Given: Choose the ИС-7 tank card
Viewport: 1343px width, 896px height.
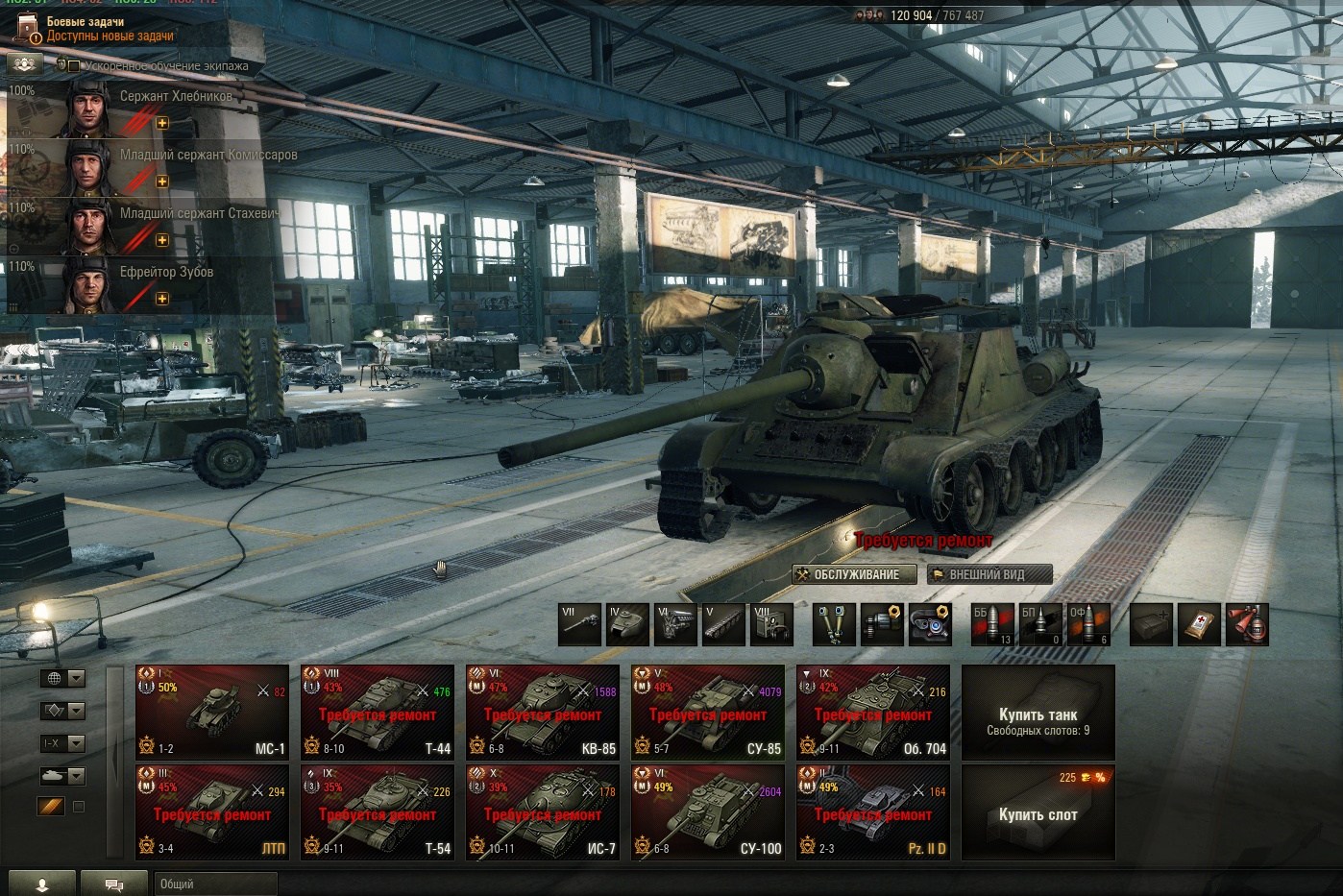Looking at the screenshot, I should (542, 812).
